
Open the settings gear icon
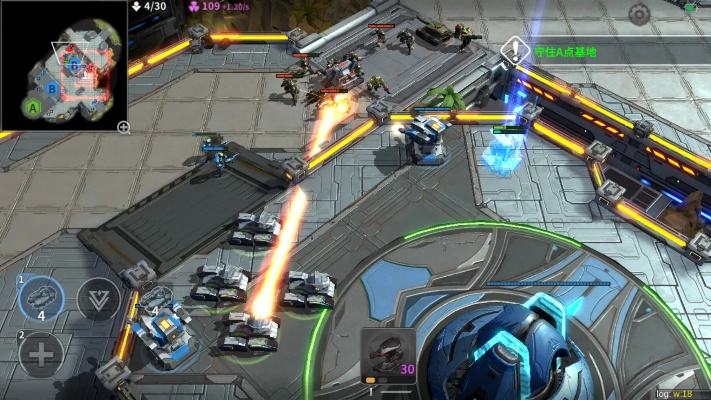point(639,14)
